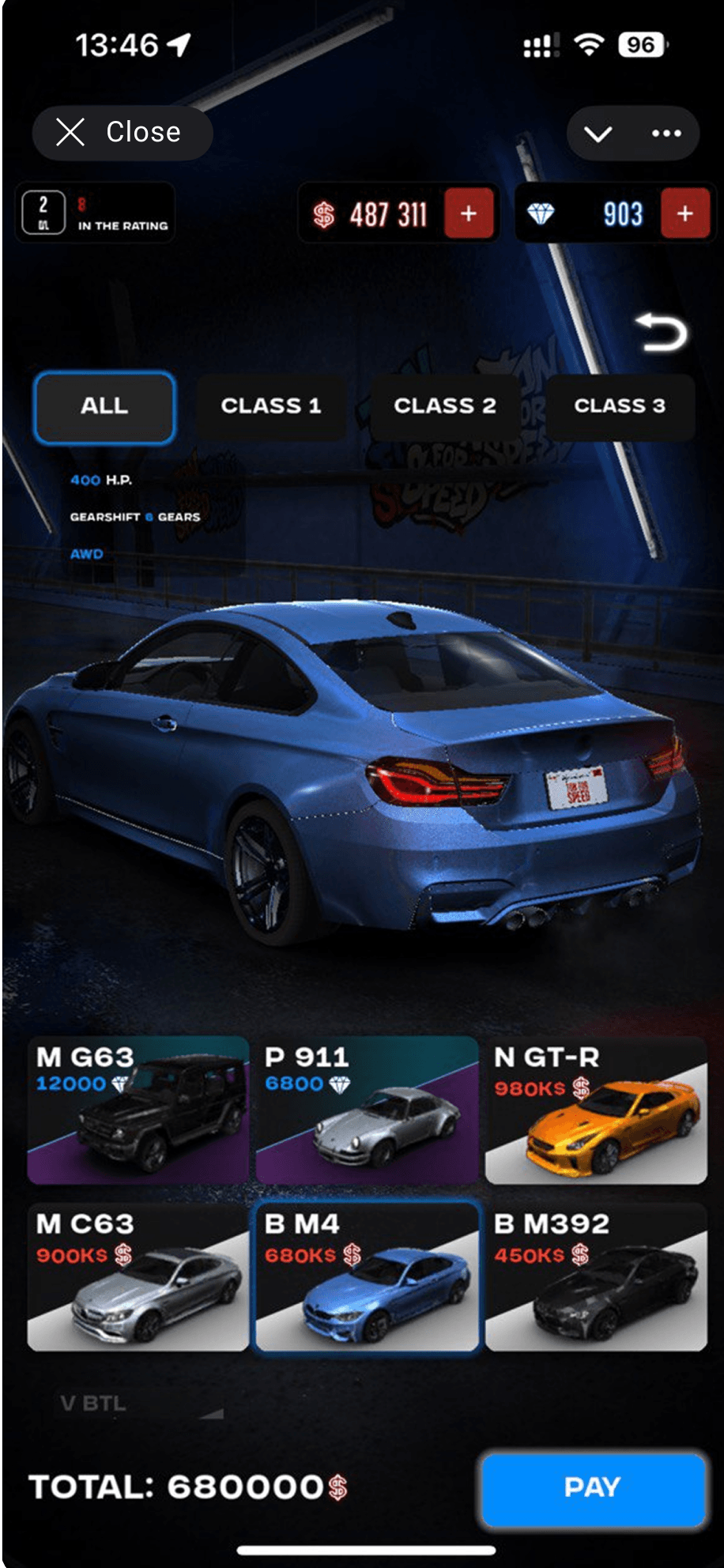This screenshot has width=724, height=1568.
Task: Collapse the app using the chevron arrow
Action: click(598, 134)
